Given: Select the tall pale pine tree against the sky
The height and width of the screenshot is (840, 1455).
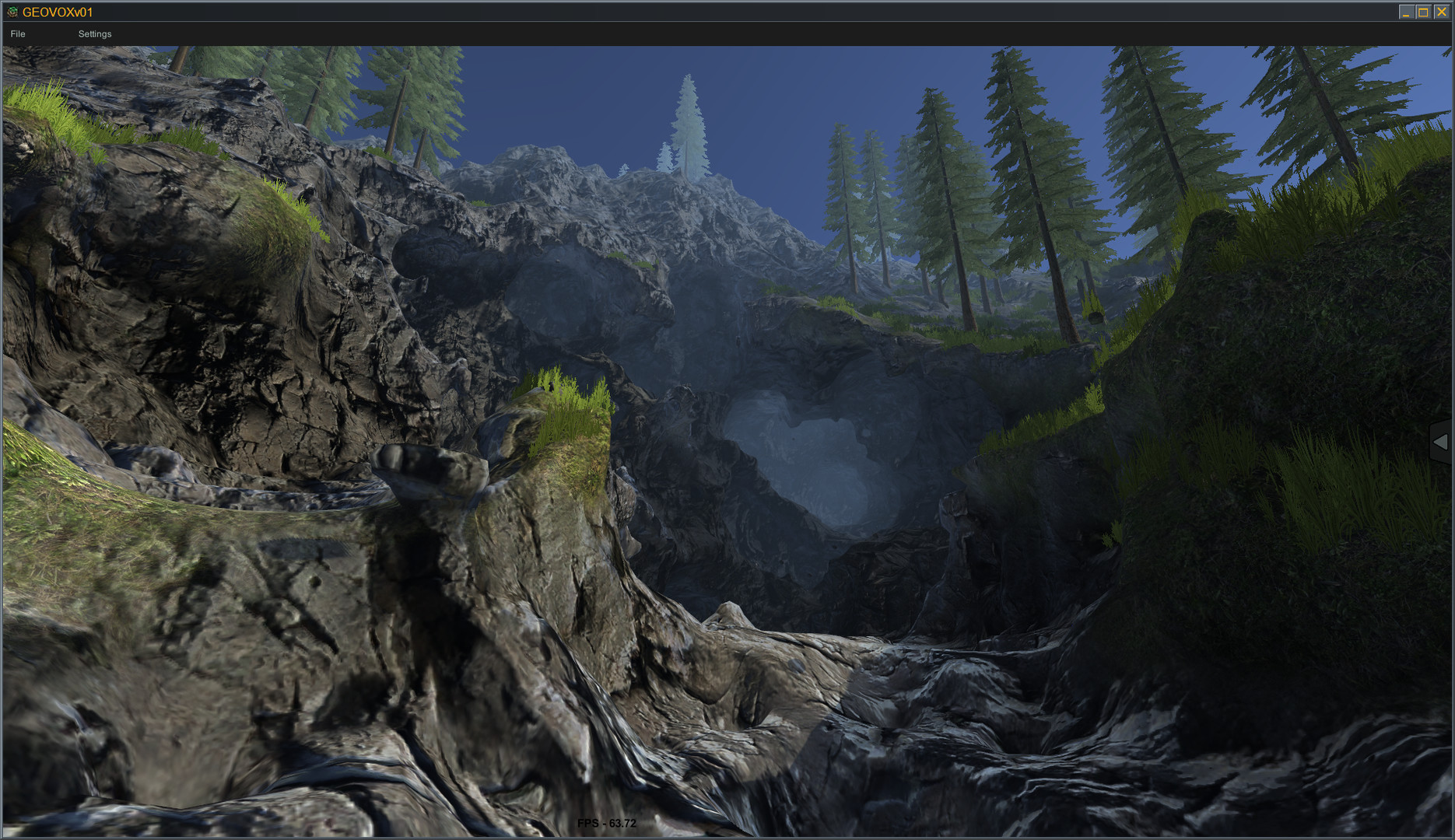Looking at the screenshot, I should coord(688,124).
